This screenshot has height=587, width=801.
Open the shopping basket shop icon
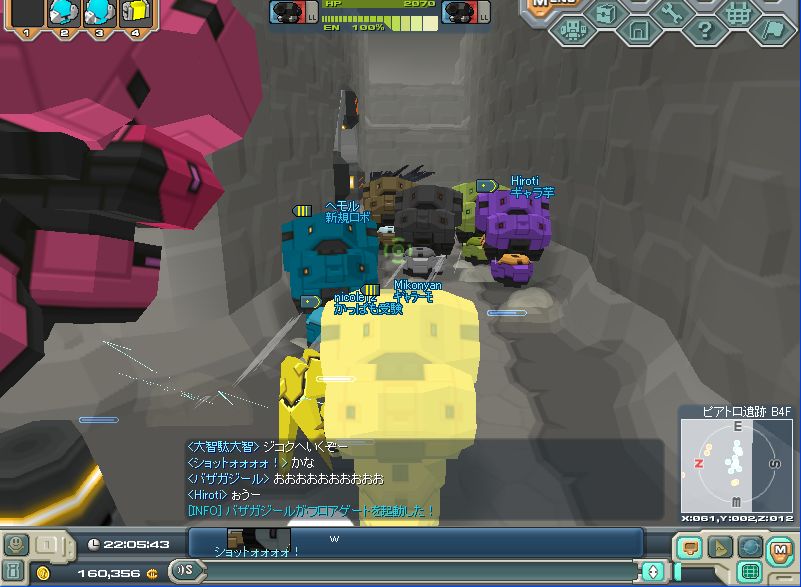point(738,13)
